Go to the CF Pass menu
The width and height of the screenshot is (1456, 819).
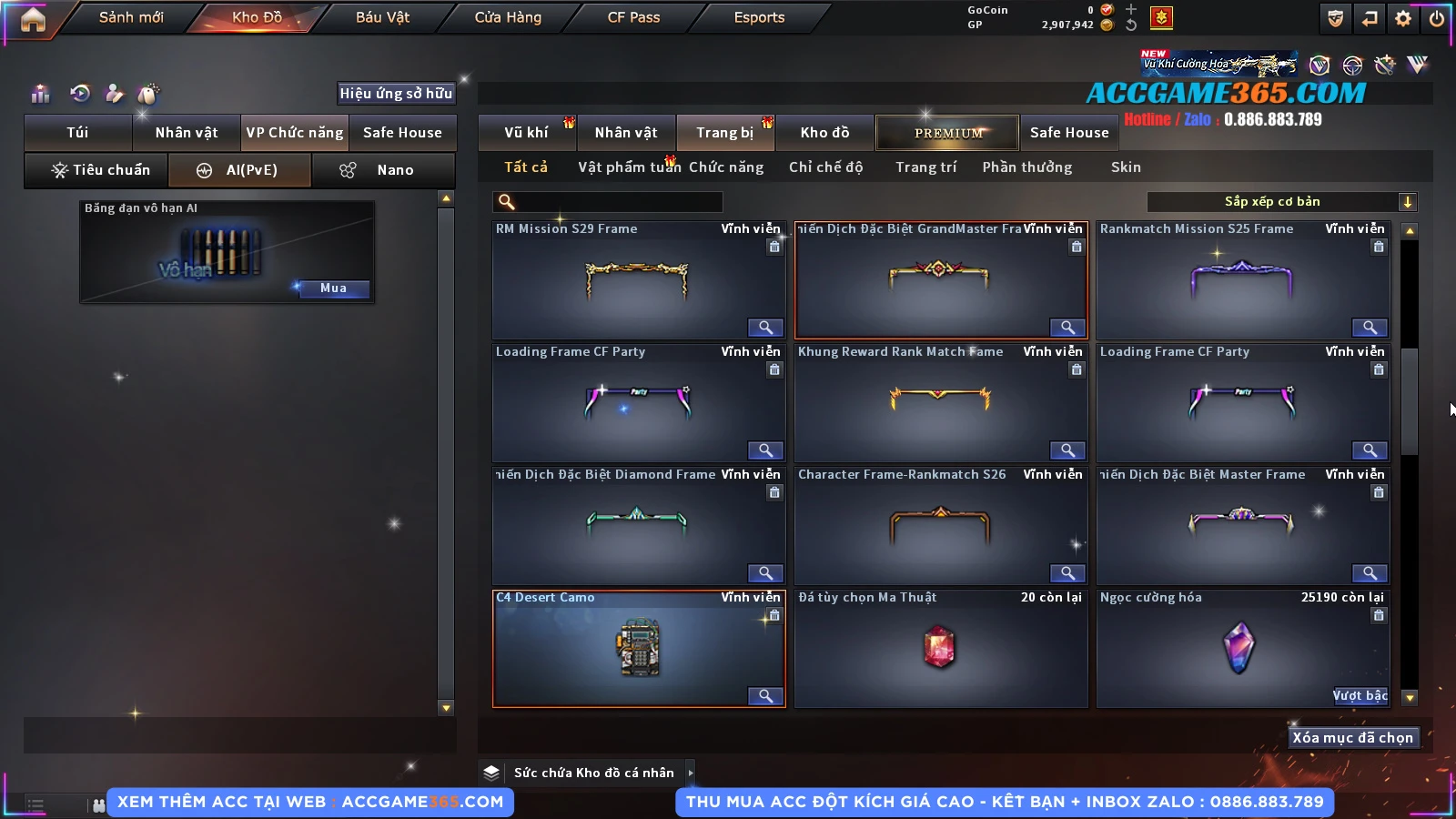633,17
